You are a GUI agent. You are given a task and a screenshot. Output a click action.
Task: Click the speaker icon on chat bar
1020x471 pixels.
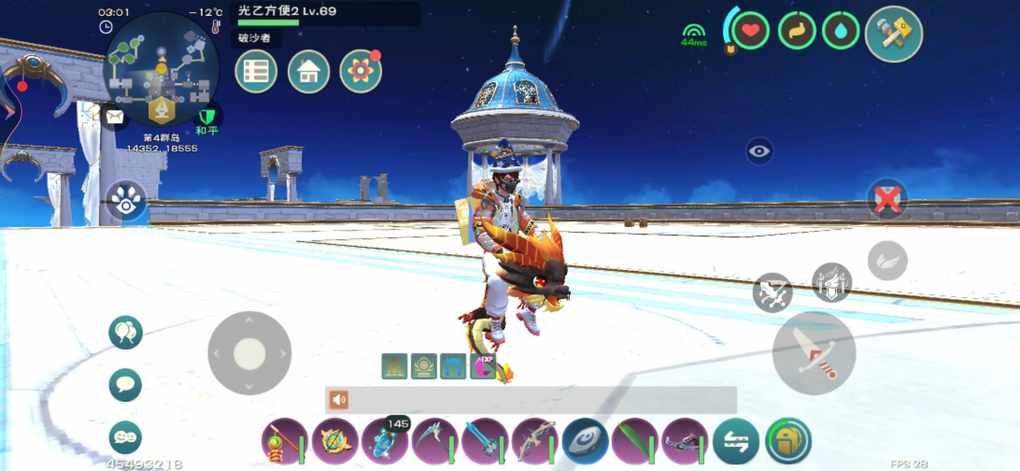pyautogui.click(x=339, y=400)
